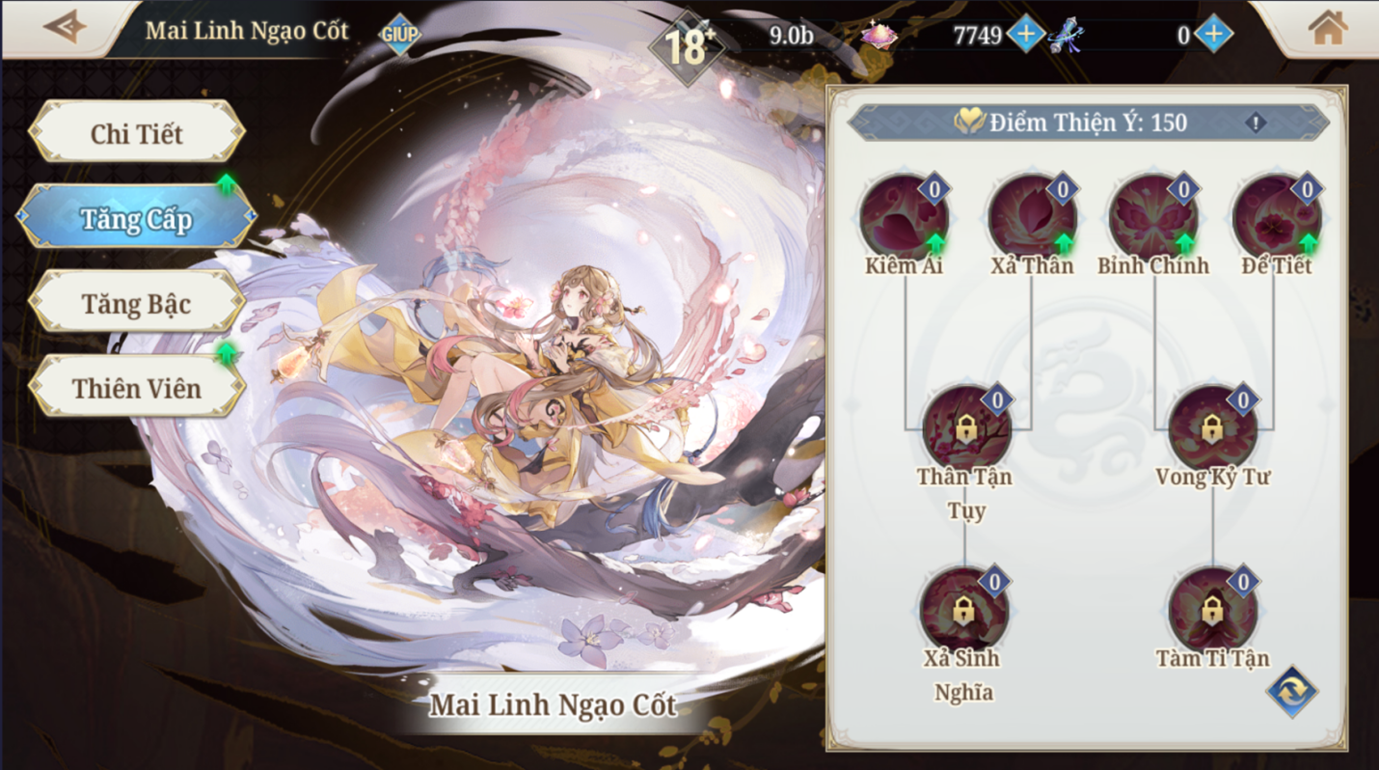Screen dimensions: 1379x770
Task: Return to the home screen
Action: click(x=1327, y=28)
